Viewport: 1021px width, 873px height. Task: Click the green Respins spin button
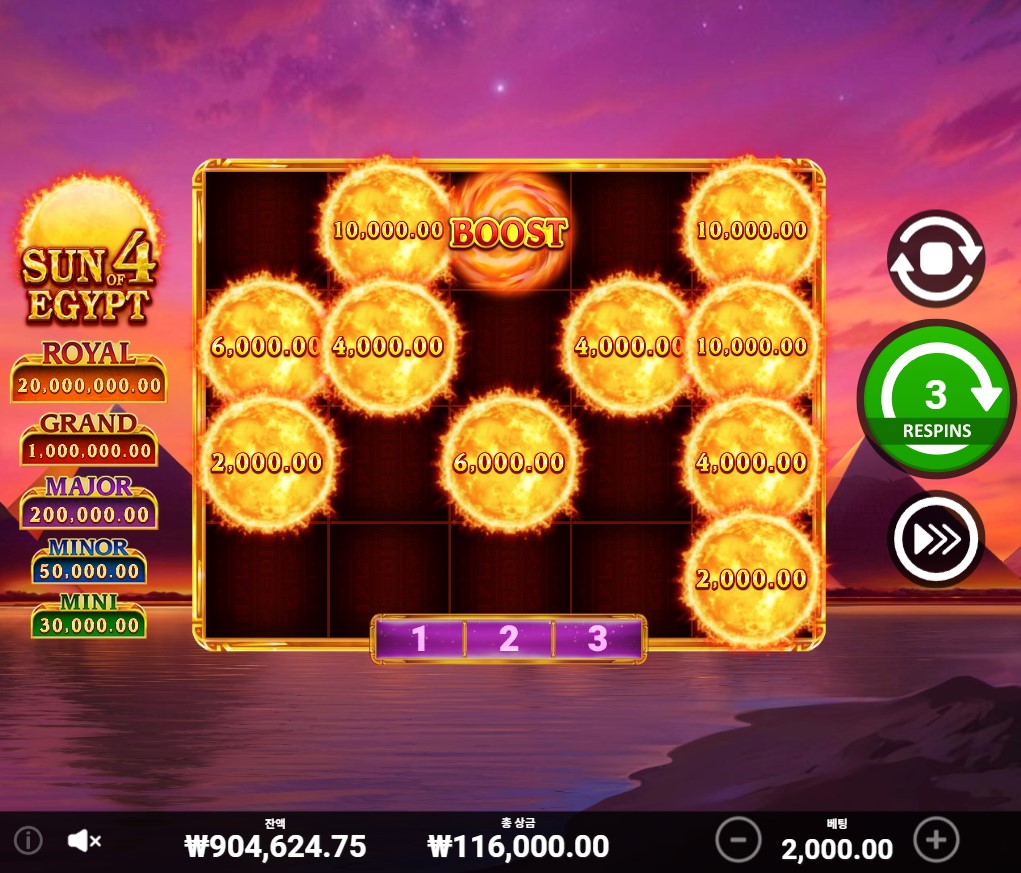(x=935, y=399)
